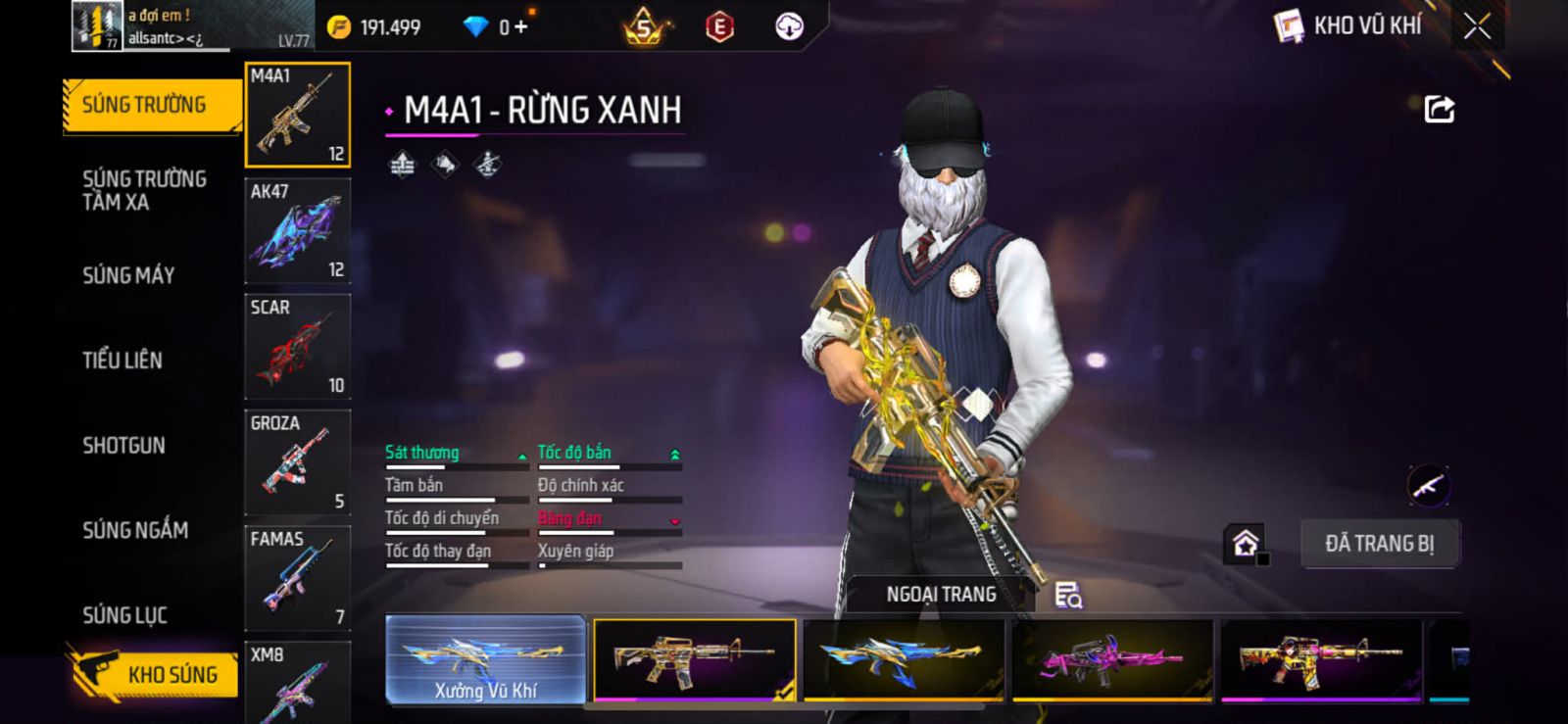Open the Súng Máy weapon category
Image resolution: width=1568 pixels, height=724 pixels.
click(x=128, y=275)
